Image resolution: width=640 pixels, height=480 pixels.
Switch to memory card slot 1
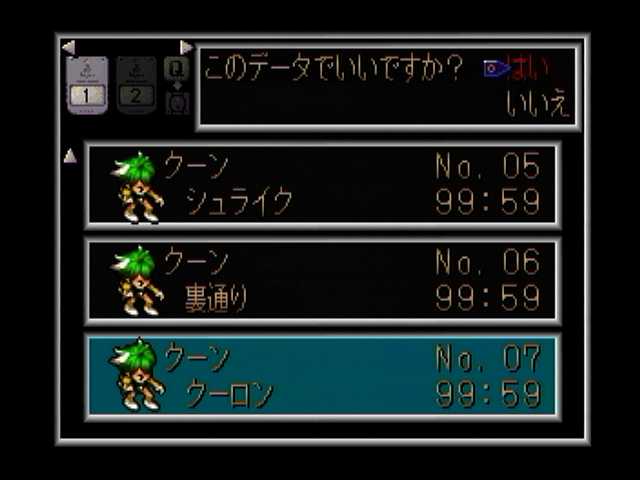(87, 85)
